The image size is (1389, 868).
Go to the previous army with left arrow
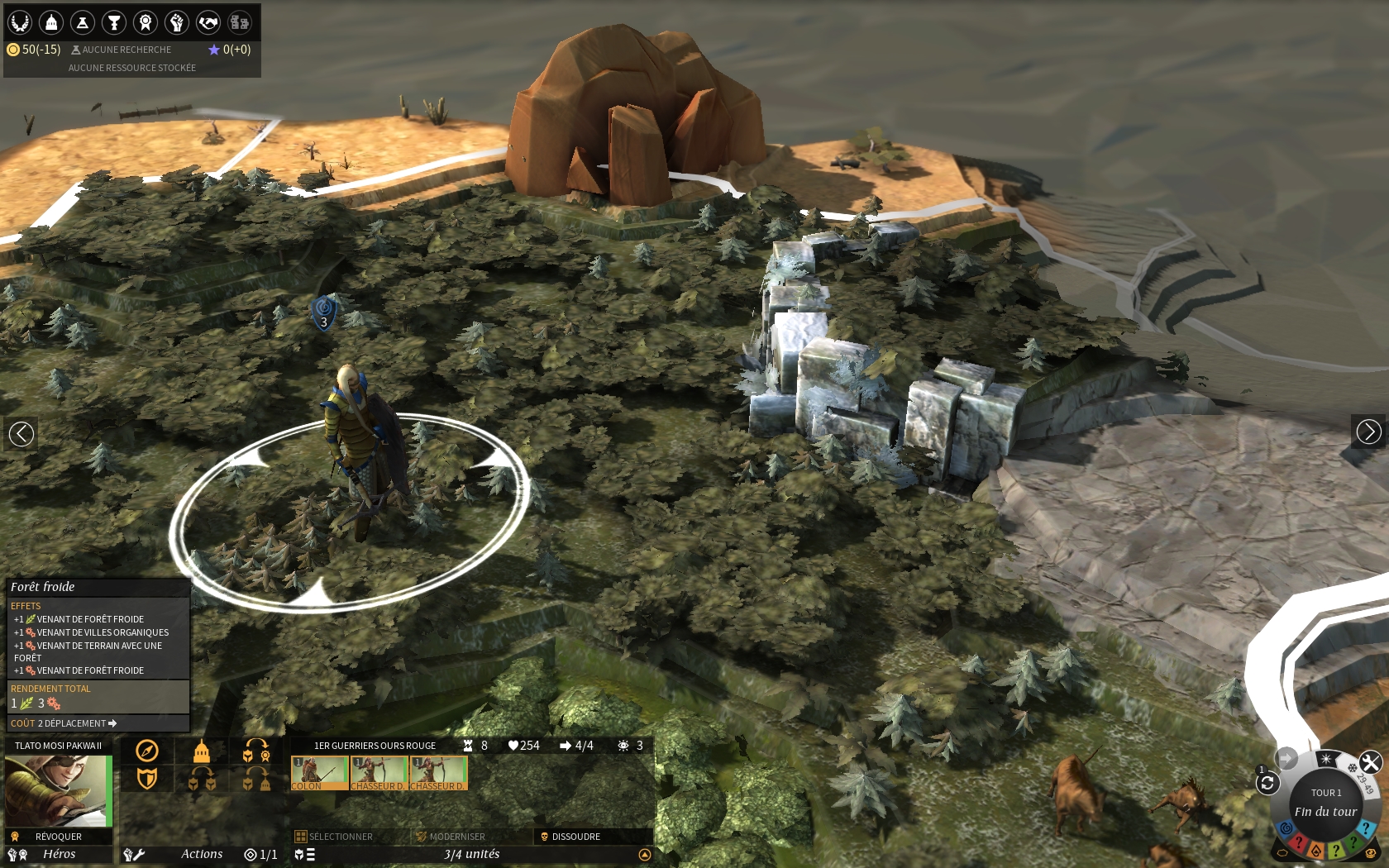[x=21, y=432]
